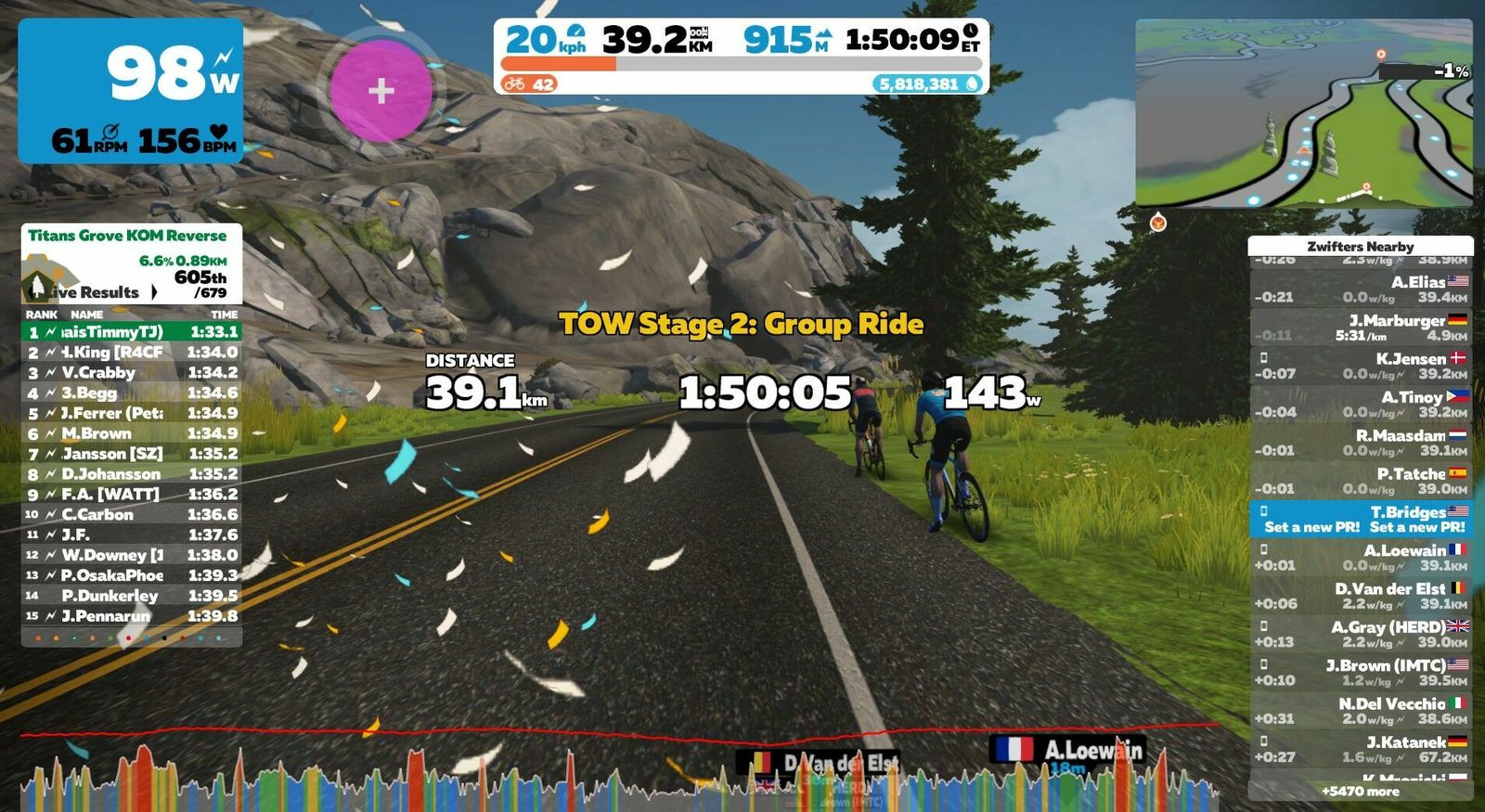Viewport: 1485px width, 812px height.
Task: Select K.Jensen rider row
Action: tap(1361, 366)
